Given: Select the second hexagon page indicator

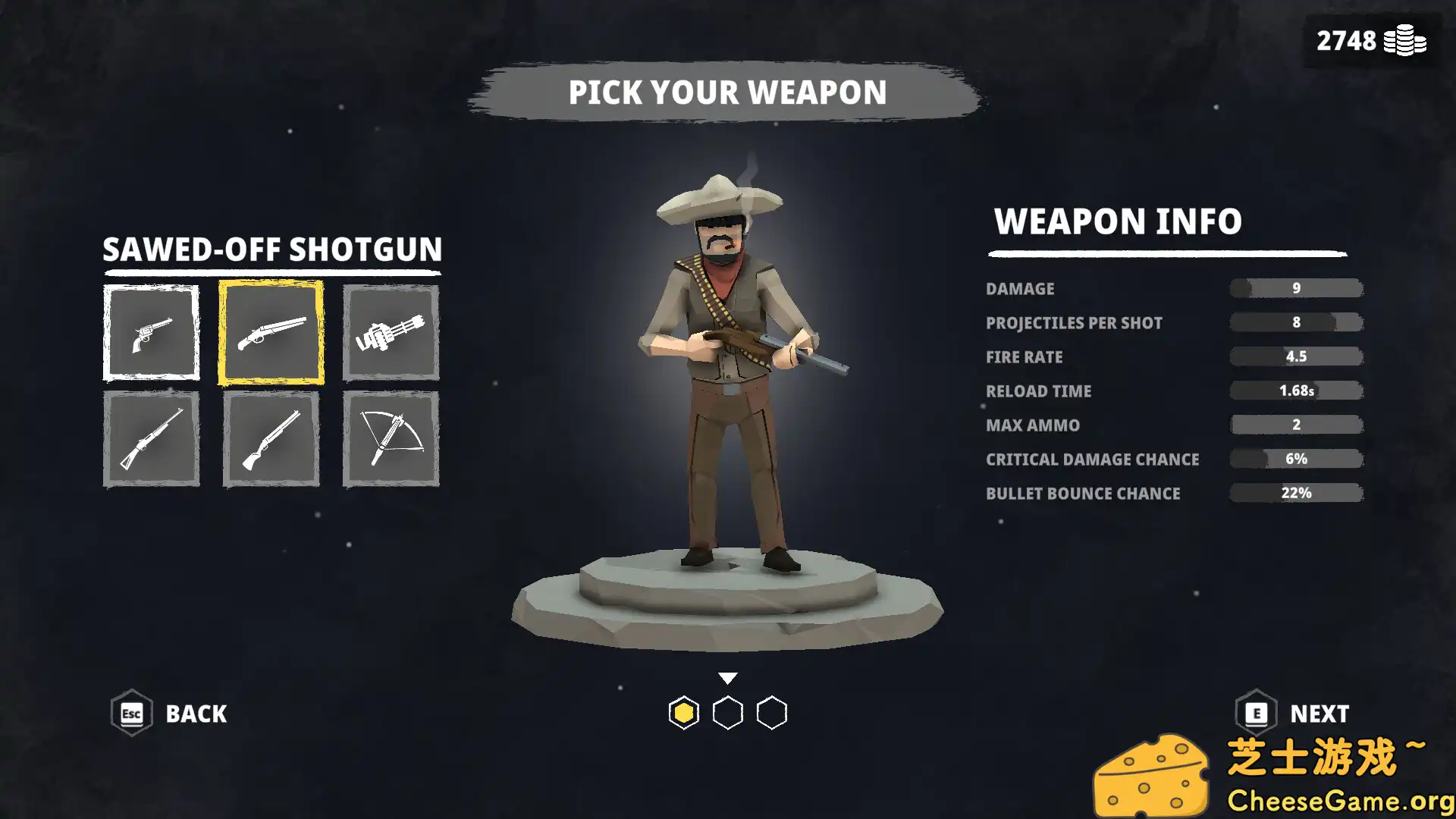Looking at the screenshot, I should pos(728,713).
